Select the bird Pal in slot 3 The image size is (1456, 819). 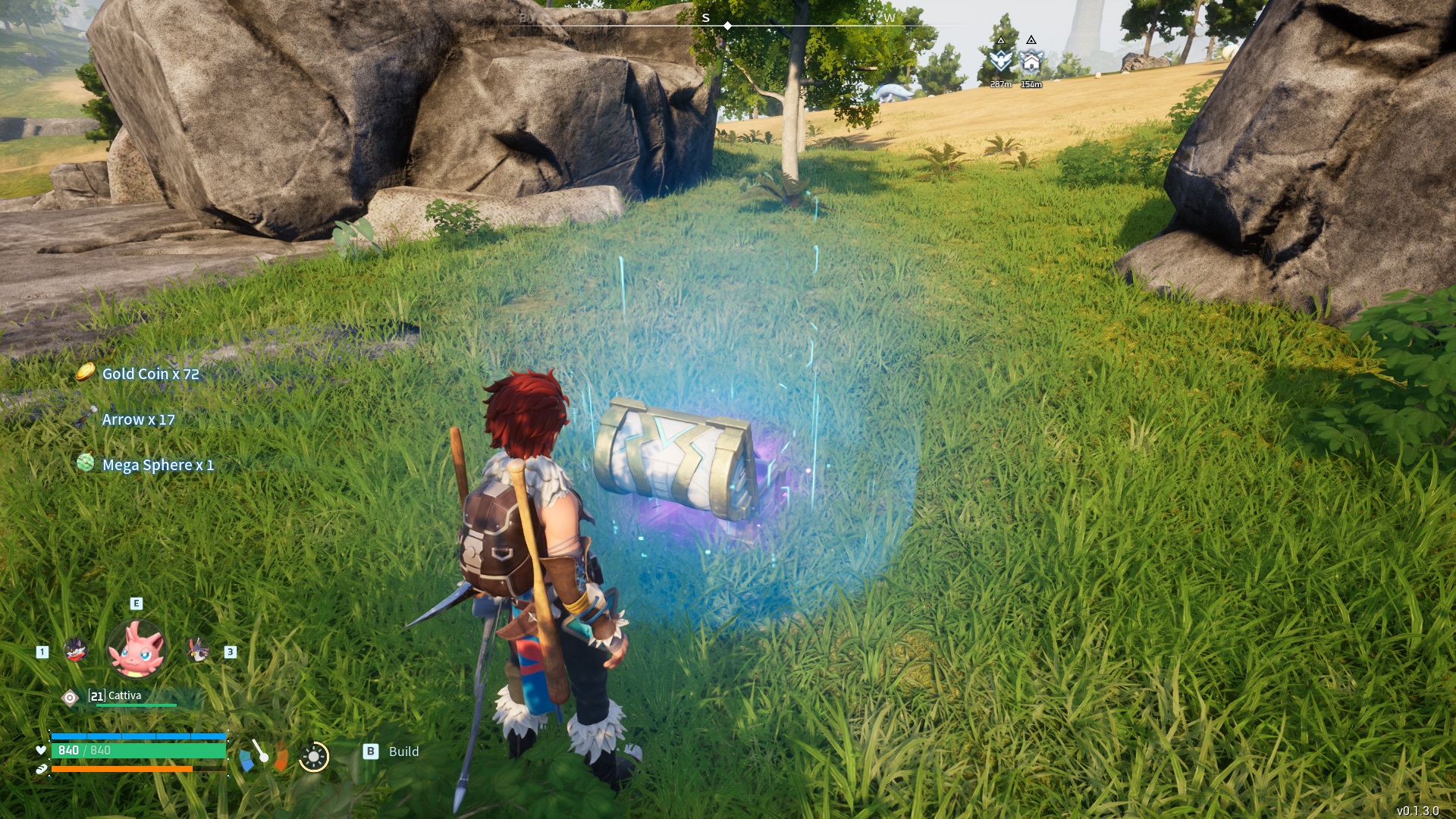click(x=197, y=650)
